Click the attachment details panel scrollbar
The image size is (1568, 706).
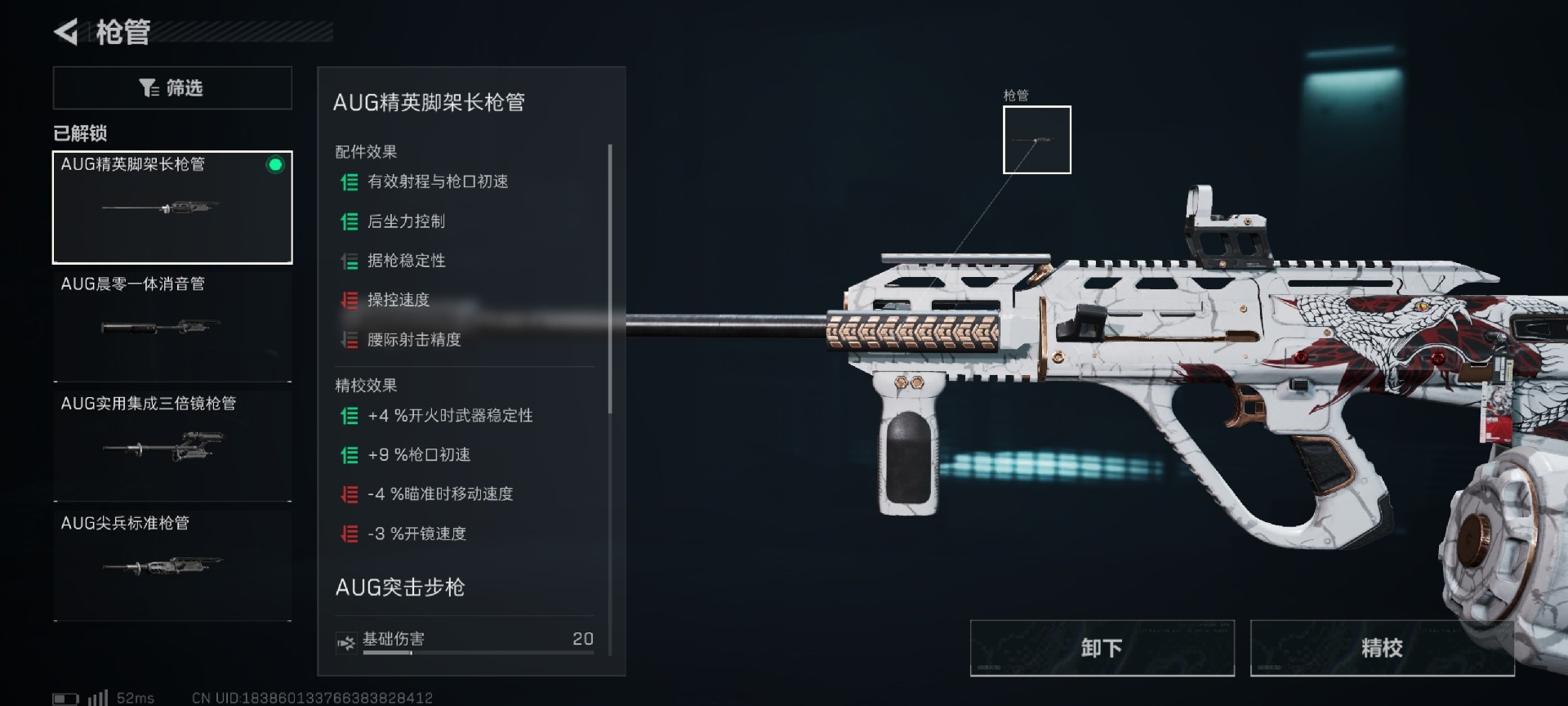[x=610, y=278]
